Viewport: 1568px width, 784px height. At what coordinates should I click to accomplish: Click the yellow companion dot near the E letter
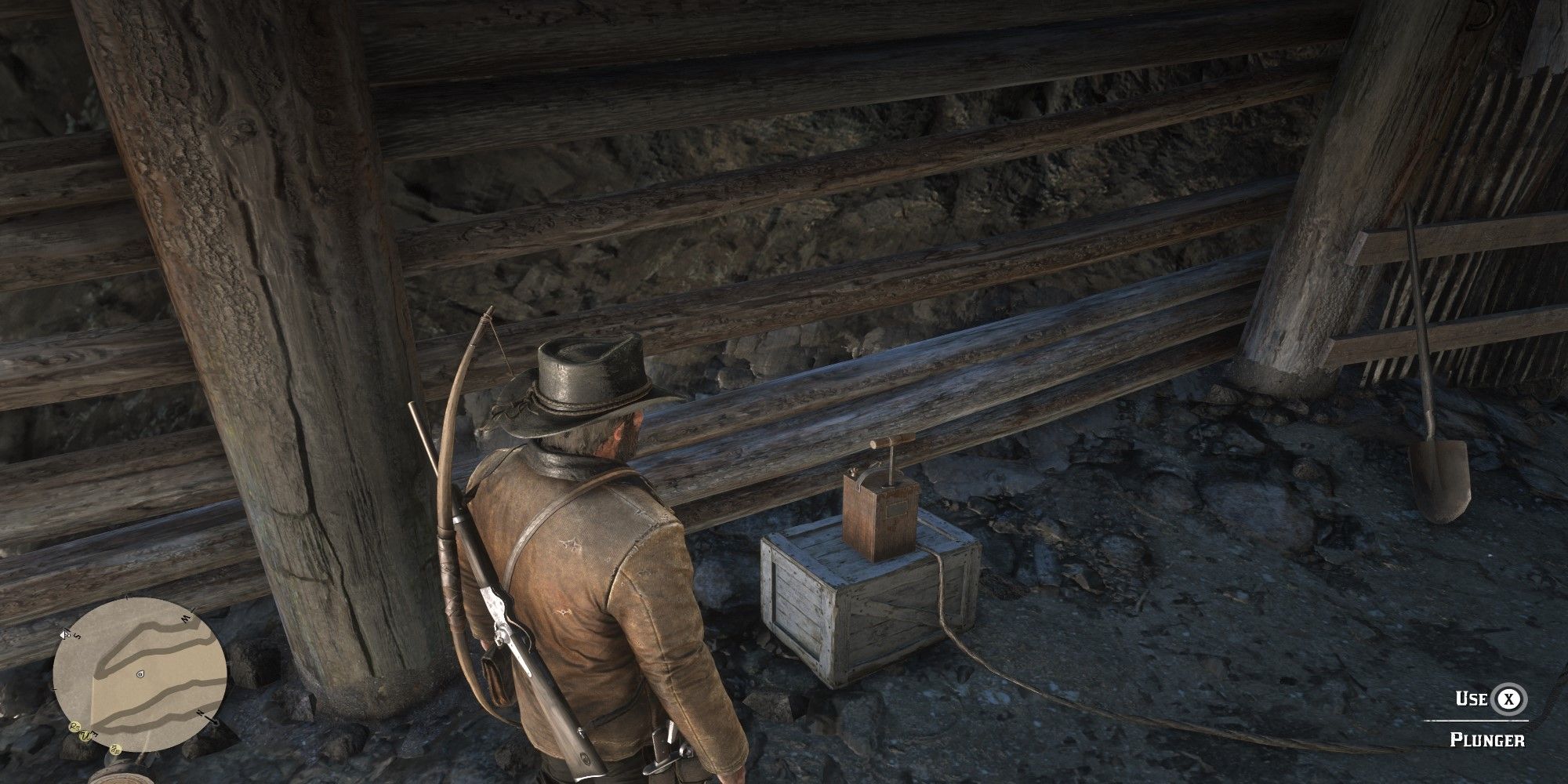point(85,737)
